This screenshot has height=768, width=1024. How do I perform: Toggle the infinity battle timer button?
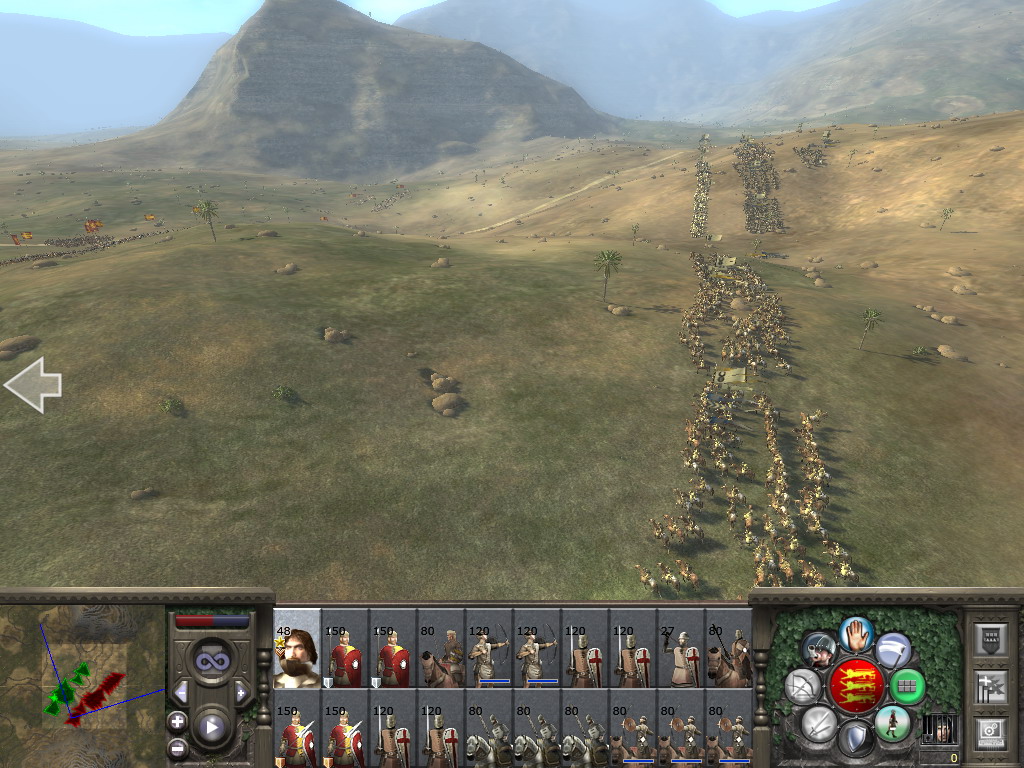click(211, 661)
